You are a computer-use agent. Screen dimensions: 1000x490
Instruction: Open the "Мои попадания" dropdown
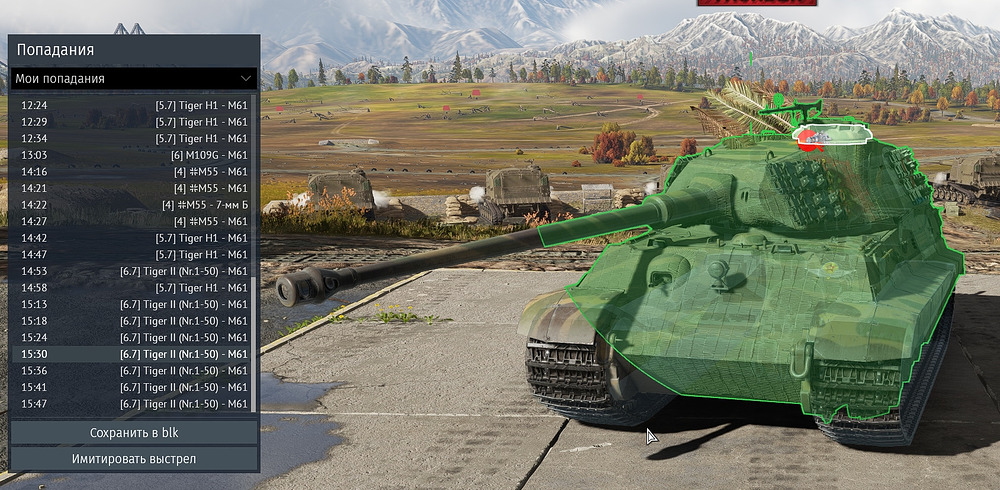click(x=134, y=78)
